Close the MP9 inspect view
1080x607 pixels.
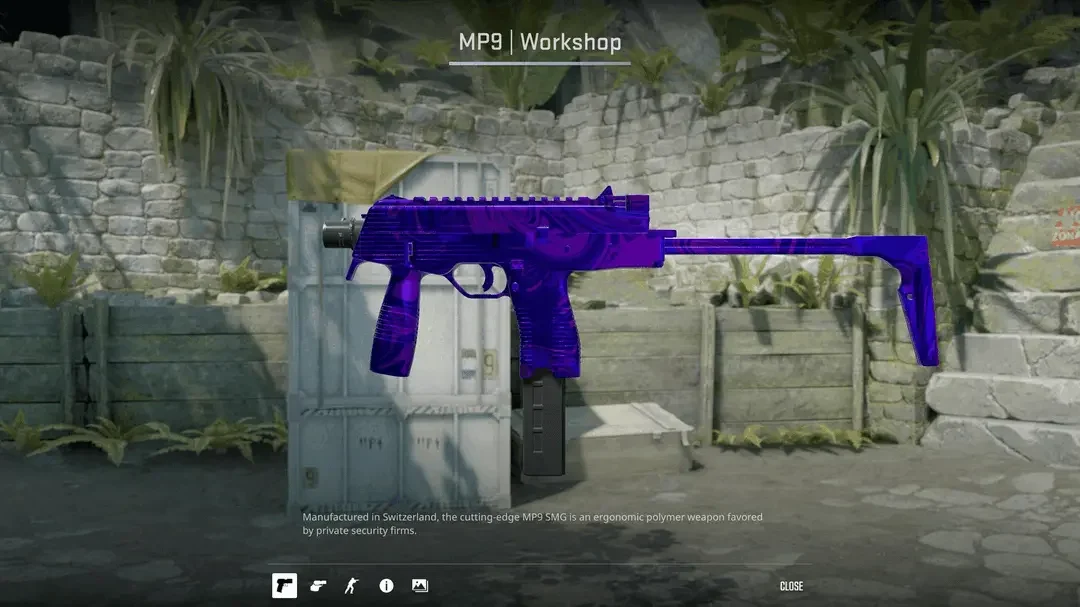click(x=791, y=586)
